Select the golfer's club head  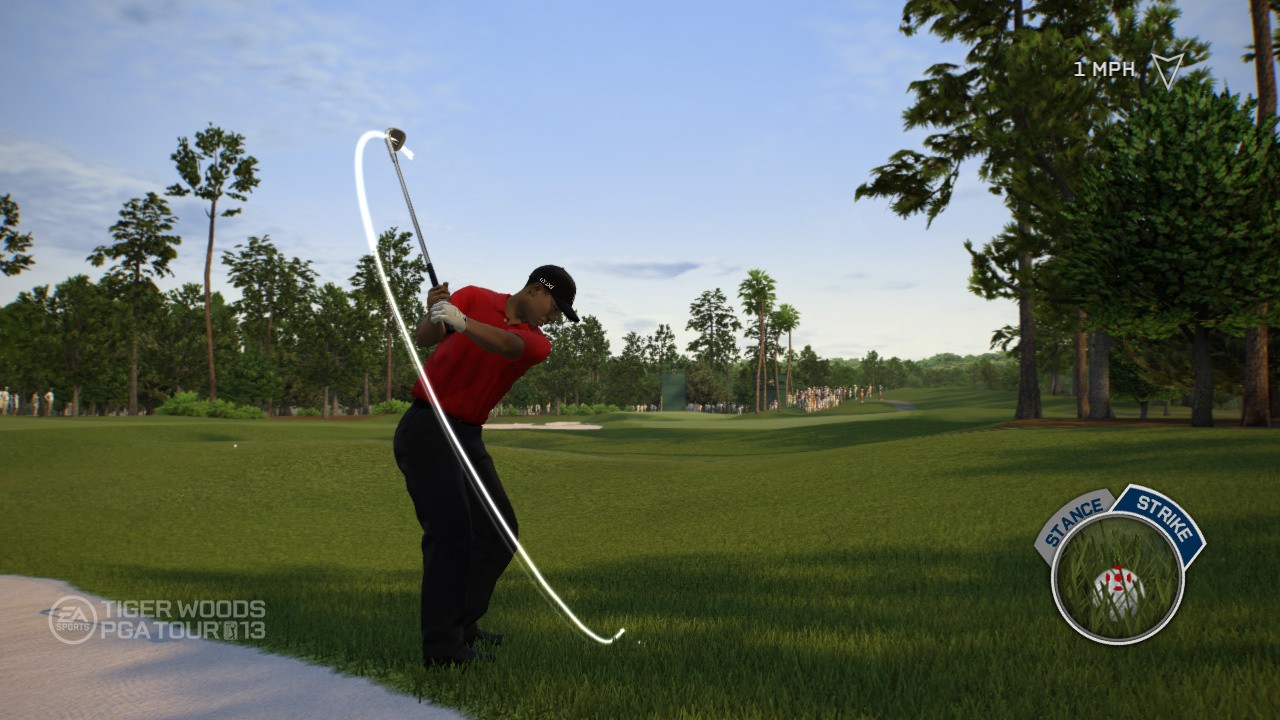pyautogui.click(x=397, y=136)
